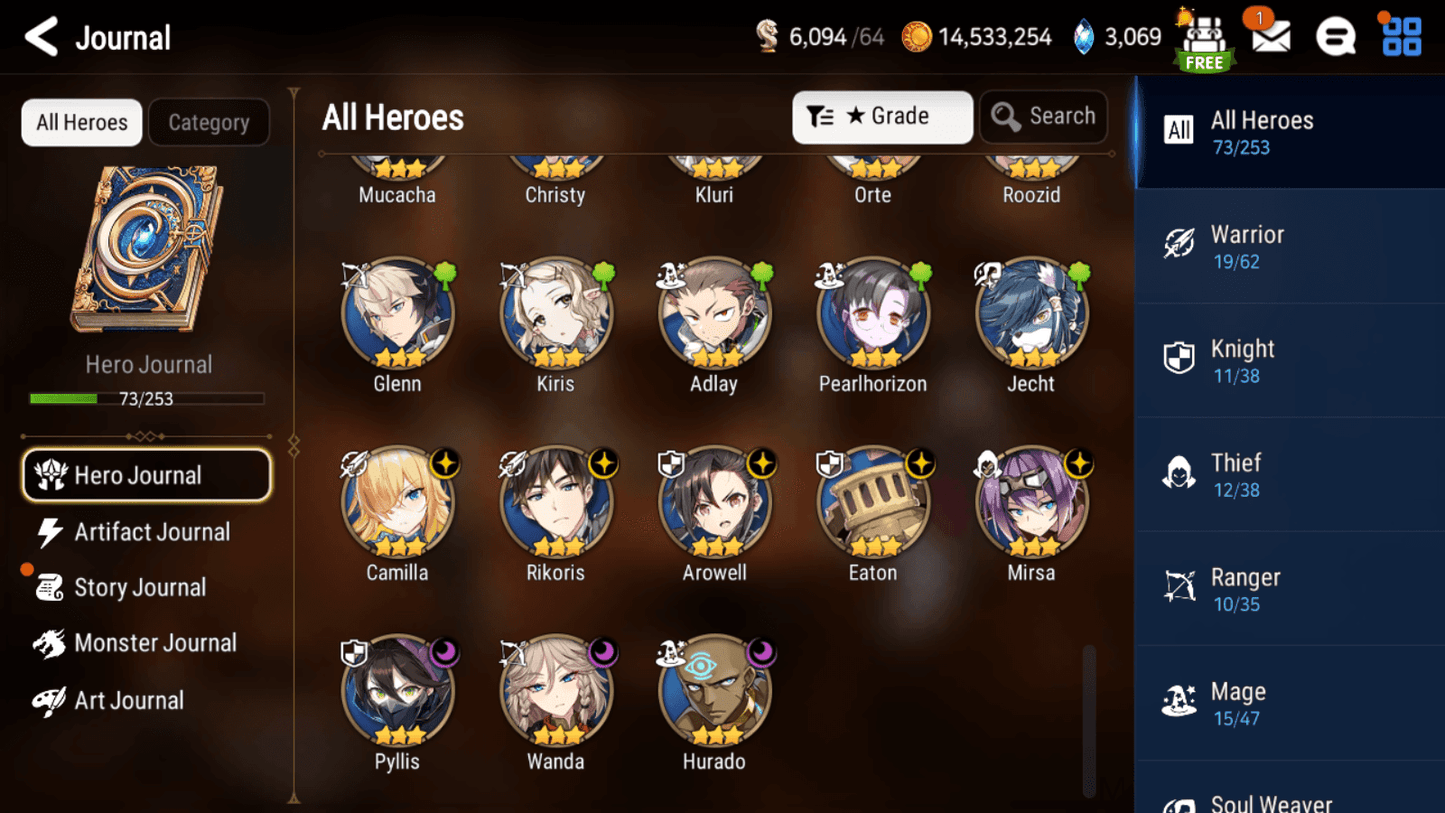The height and width of the screenshot is (813, 1445).
Task: Click the Search heroes button
Action: (x=1043, y=117)
